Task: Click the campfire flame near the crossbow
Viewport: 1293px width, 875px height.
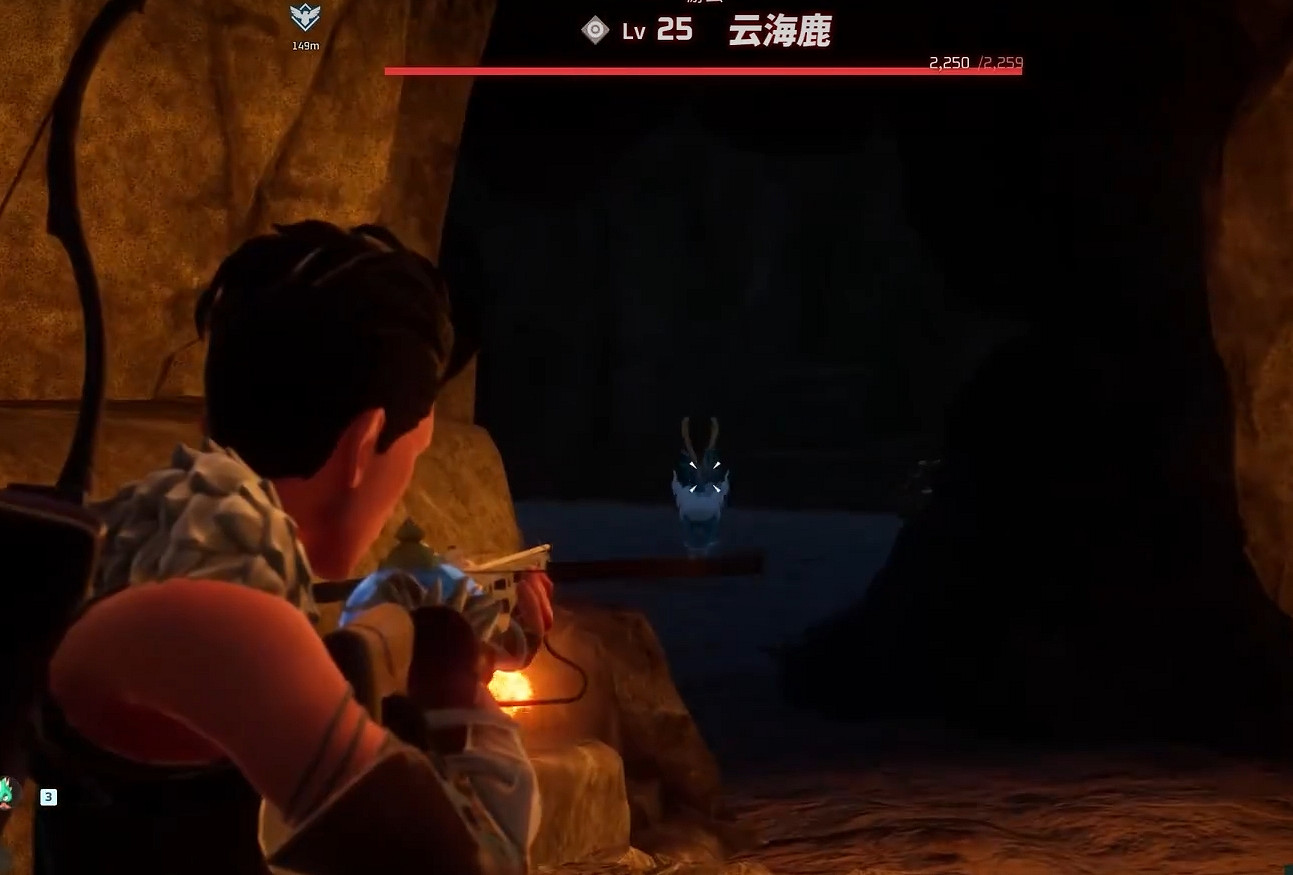Action: [x=513, y=687]
